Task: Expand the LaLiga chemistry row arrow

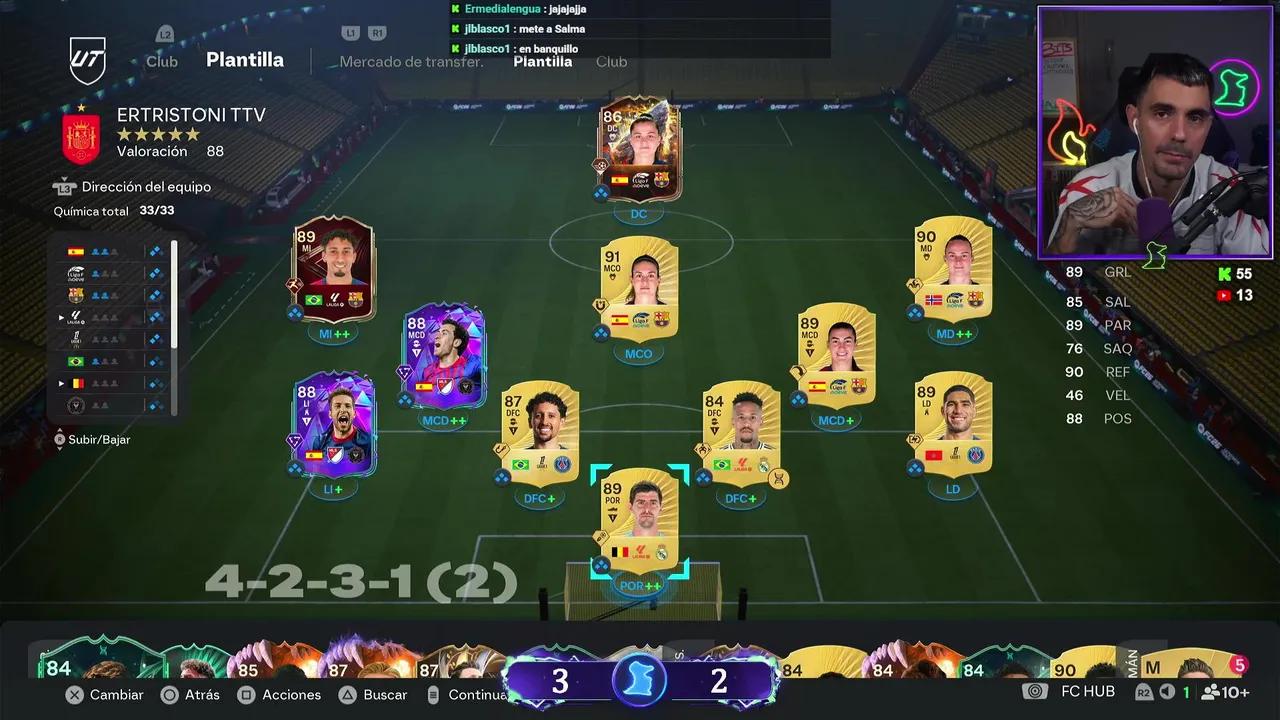Action: pyautogui.click(x=60, y=316)
